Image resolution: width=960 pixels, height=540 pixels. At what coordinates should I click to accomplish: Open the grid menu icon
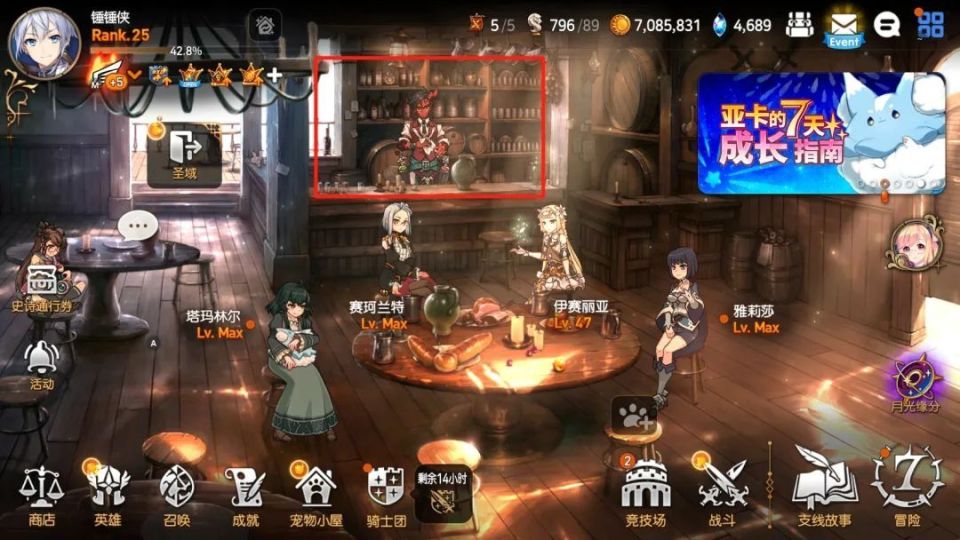coord(931,25)
